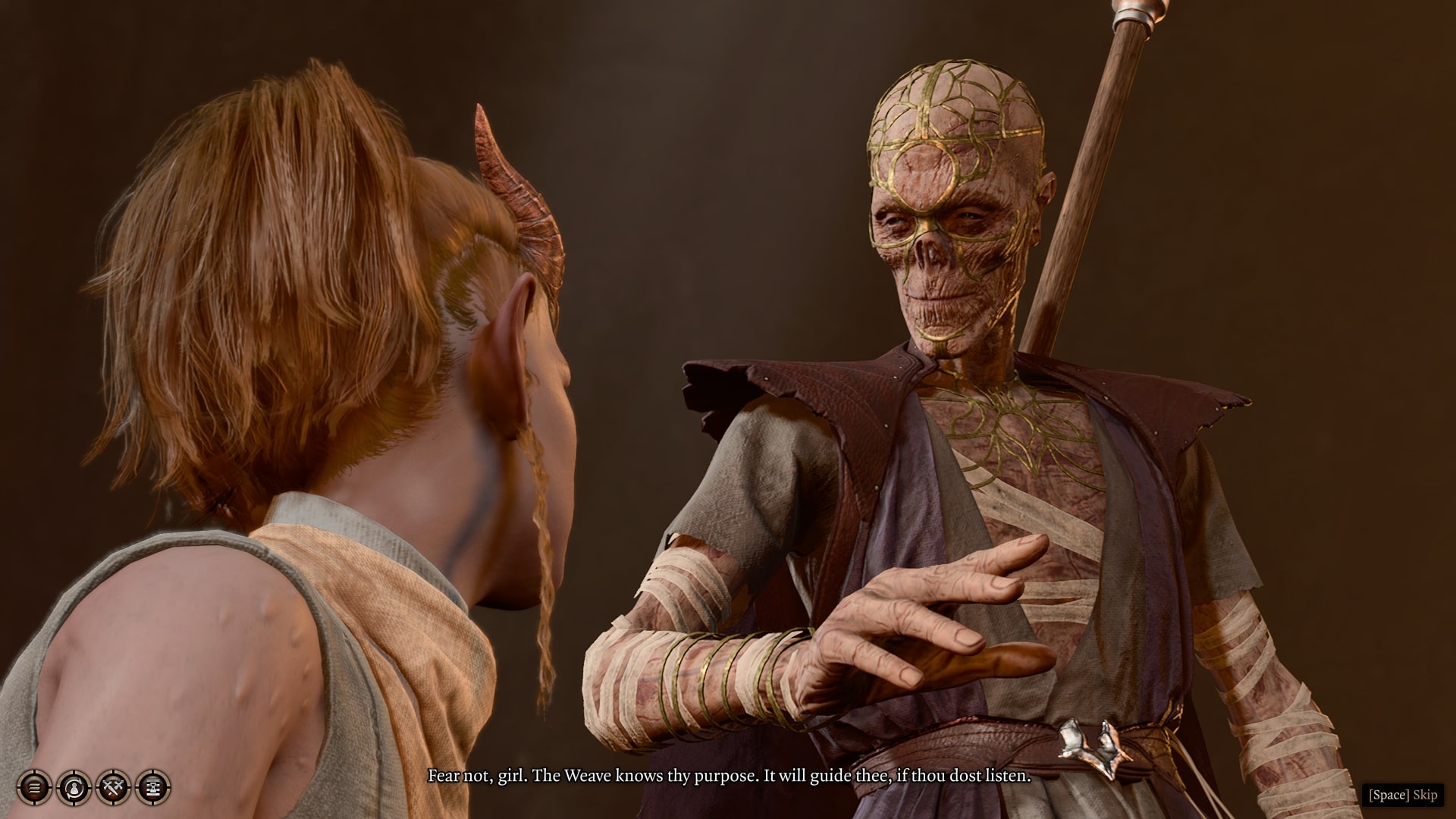Viewport: 1456px width, 819px height.
Task: Click the switch character icon with circling arrows
Action: coord(74,788)
